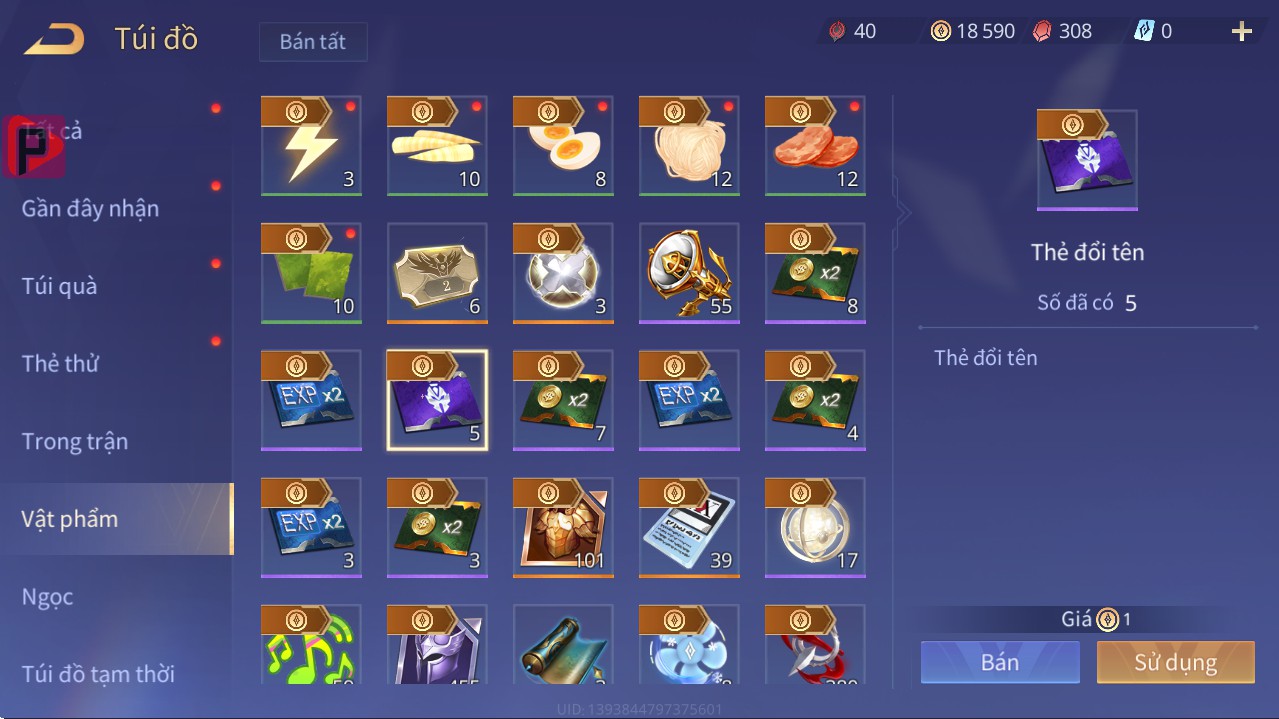This screenshot has width=1279, height=719.
Task: Select the paper ticket item with 39
Action: pos(689,528)
